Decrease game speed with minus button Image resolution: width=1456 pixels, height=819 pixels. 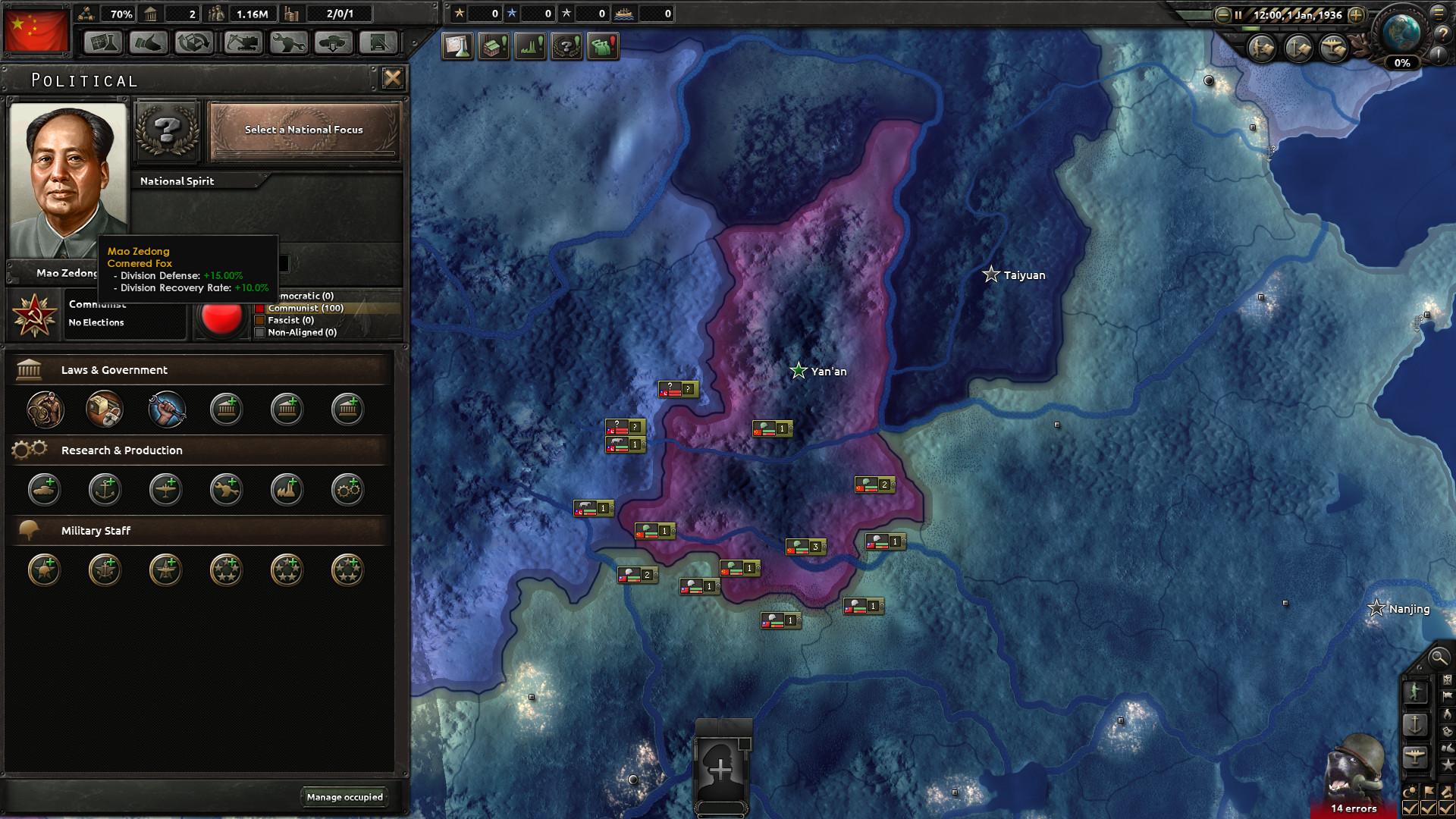coord(1222,14)
